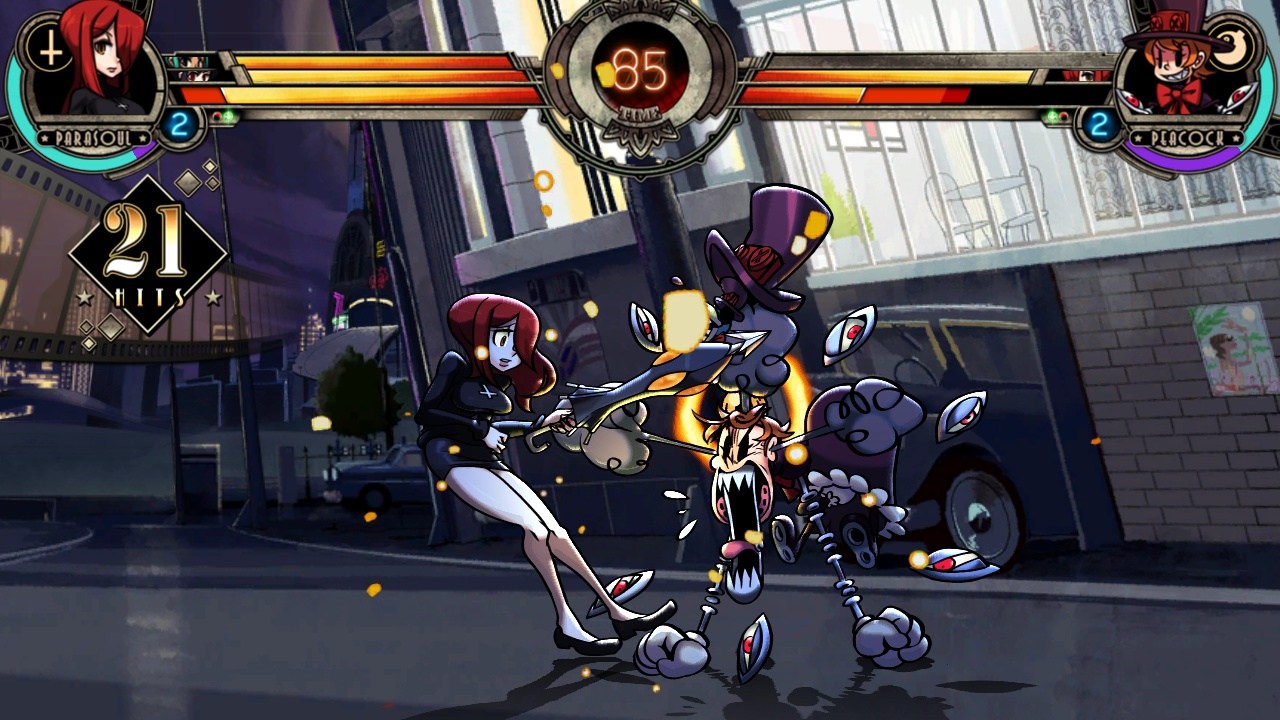Screen dimensions: 1280x720
Task: Toggle the green indicator light near Parasoul's bar
Action: pyautogui.click(x=229, y=117)
